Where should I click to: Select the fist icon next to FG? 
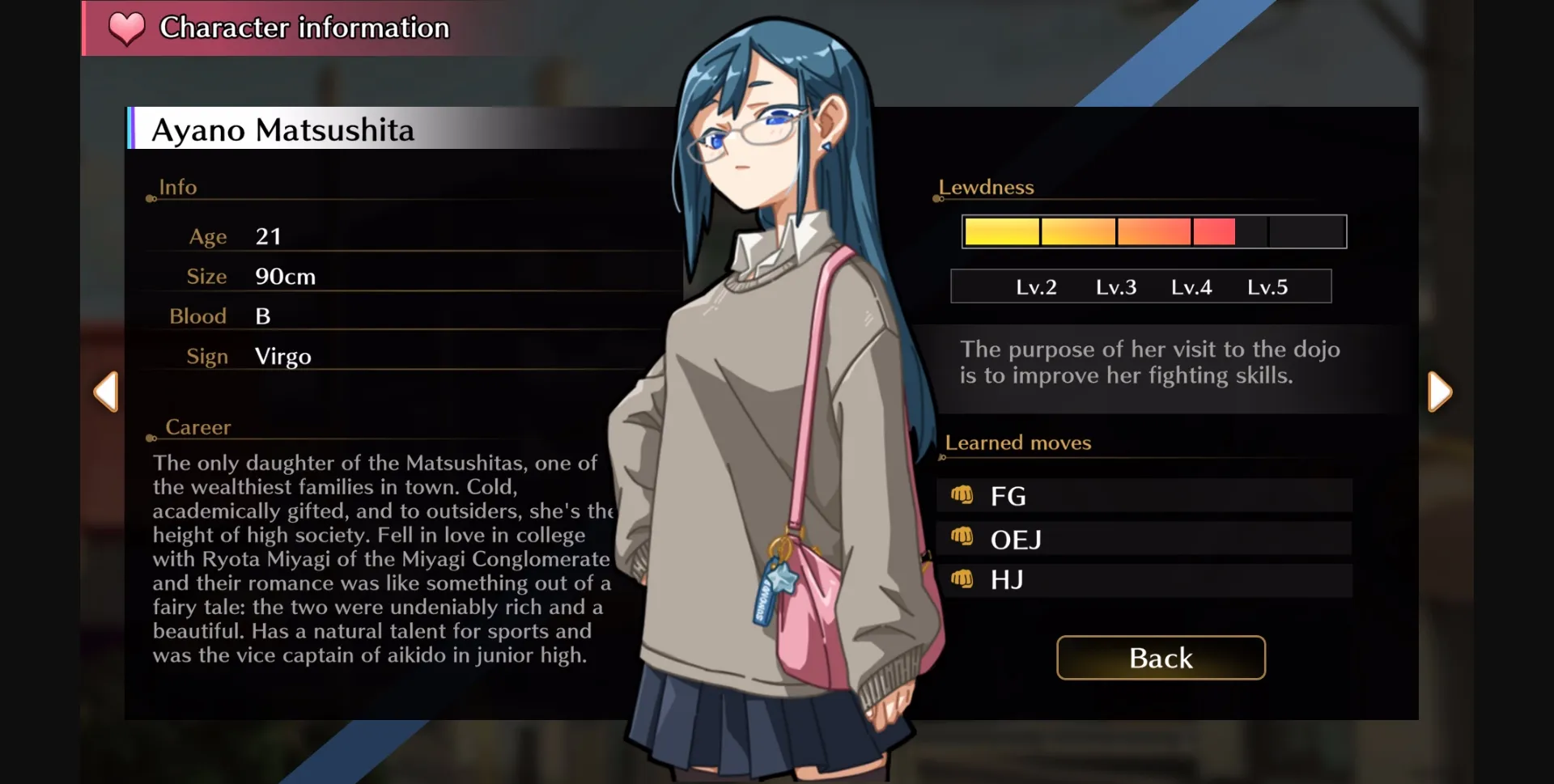tap(965, 494)
